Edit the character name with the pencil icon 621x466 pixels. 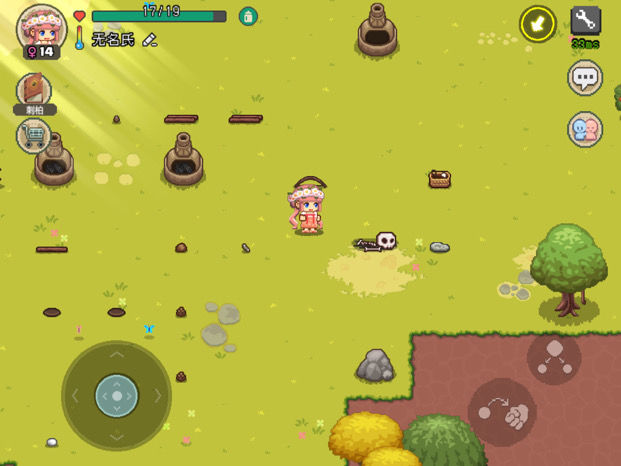coord(150,40)
